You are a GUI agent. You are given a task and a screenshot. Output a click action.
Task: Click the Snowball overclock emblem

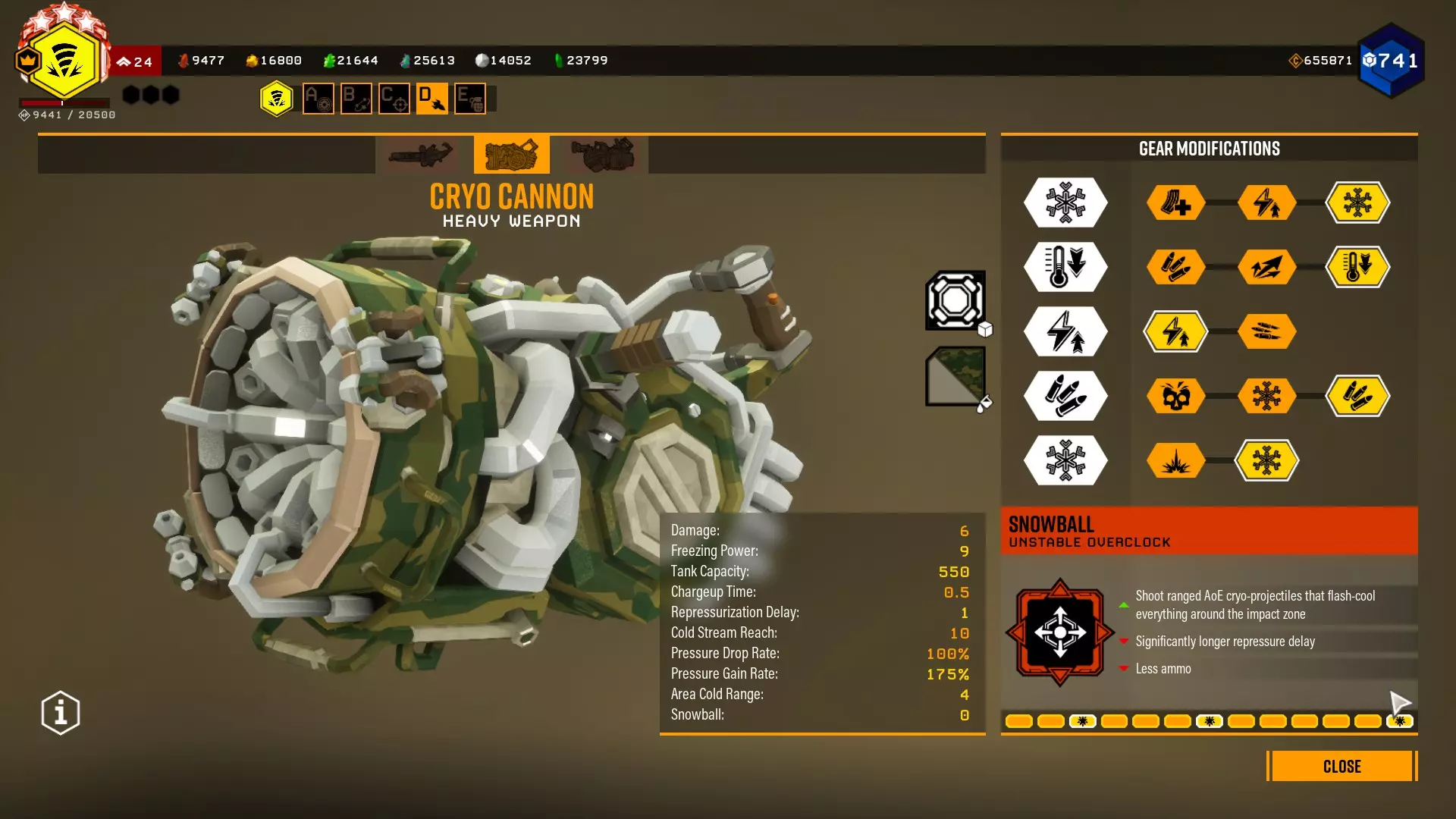1059,632
